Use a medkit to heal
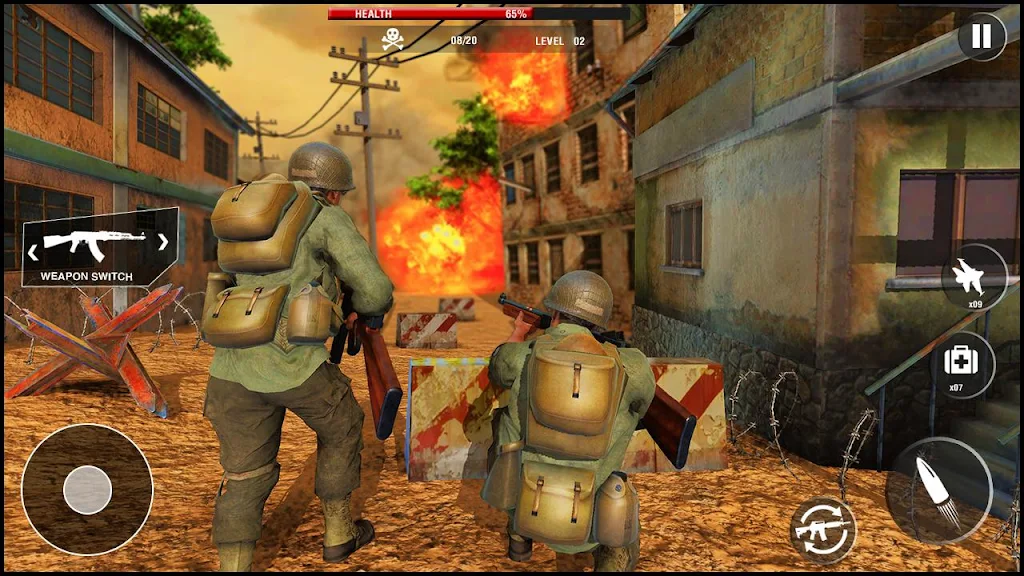Image resolution: width=1024 pixels, height=576 pixels. point(962,364)
